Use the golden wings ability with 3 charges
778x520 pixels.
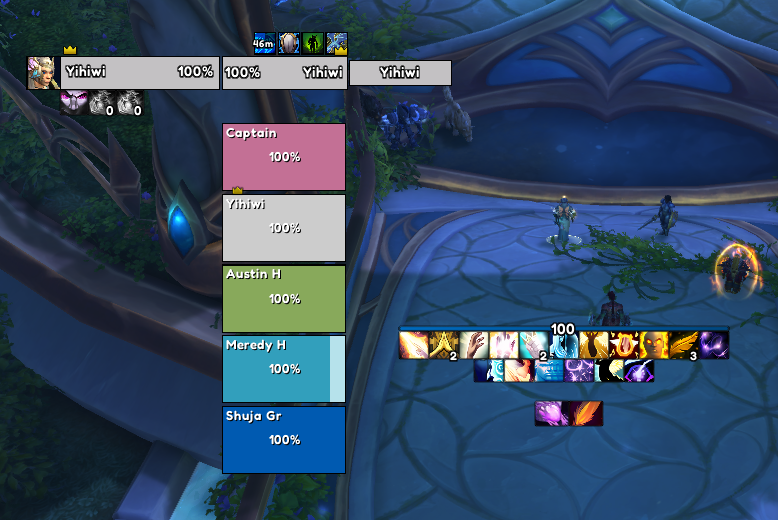click(684, 346)
